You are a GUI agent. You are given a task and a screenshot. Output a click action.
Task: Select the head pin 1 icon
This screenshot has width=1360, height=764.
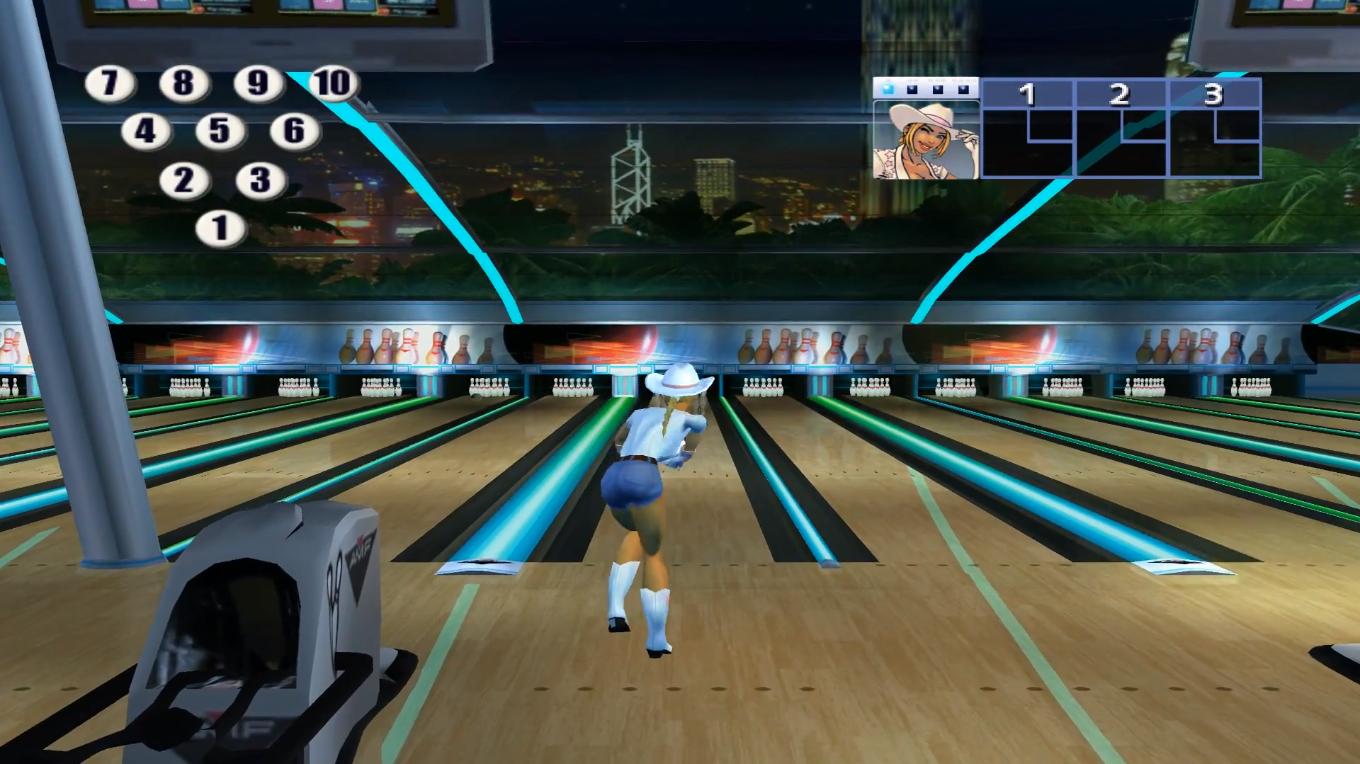tap(220, 226)
